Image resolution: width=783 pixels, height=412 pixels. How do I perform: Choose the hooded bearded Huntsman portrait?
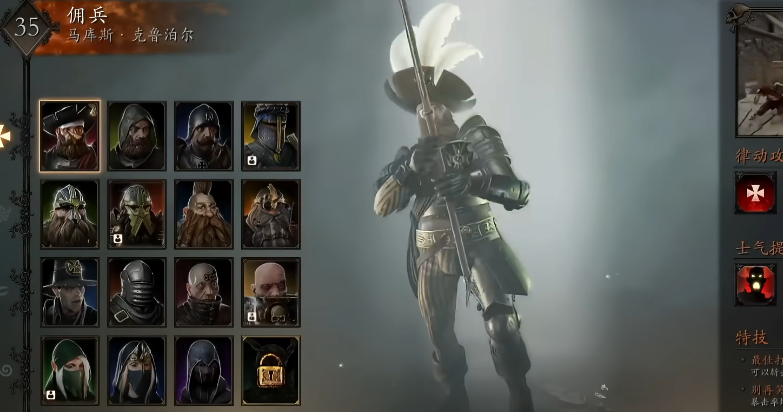[x=137, y=135]
